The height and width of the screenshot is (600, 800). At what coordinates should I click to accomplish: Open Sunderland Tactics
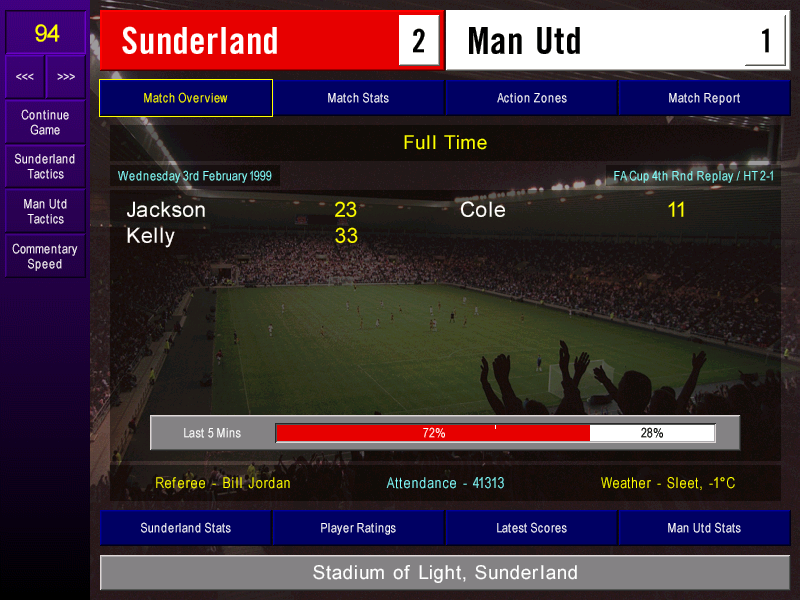[45, 167]
